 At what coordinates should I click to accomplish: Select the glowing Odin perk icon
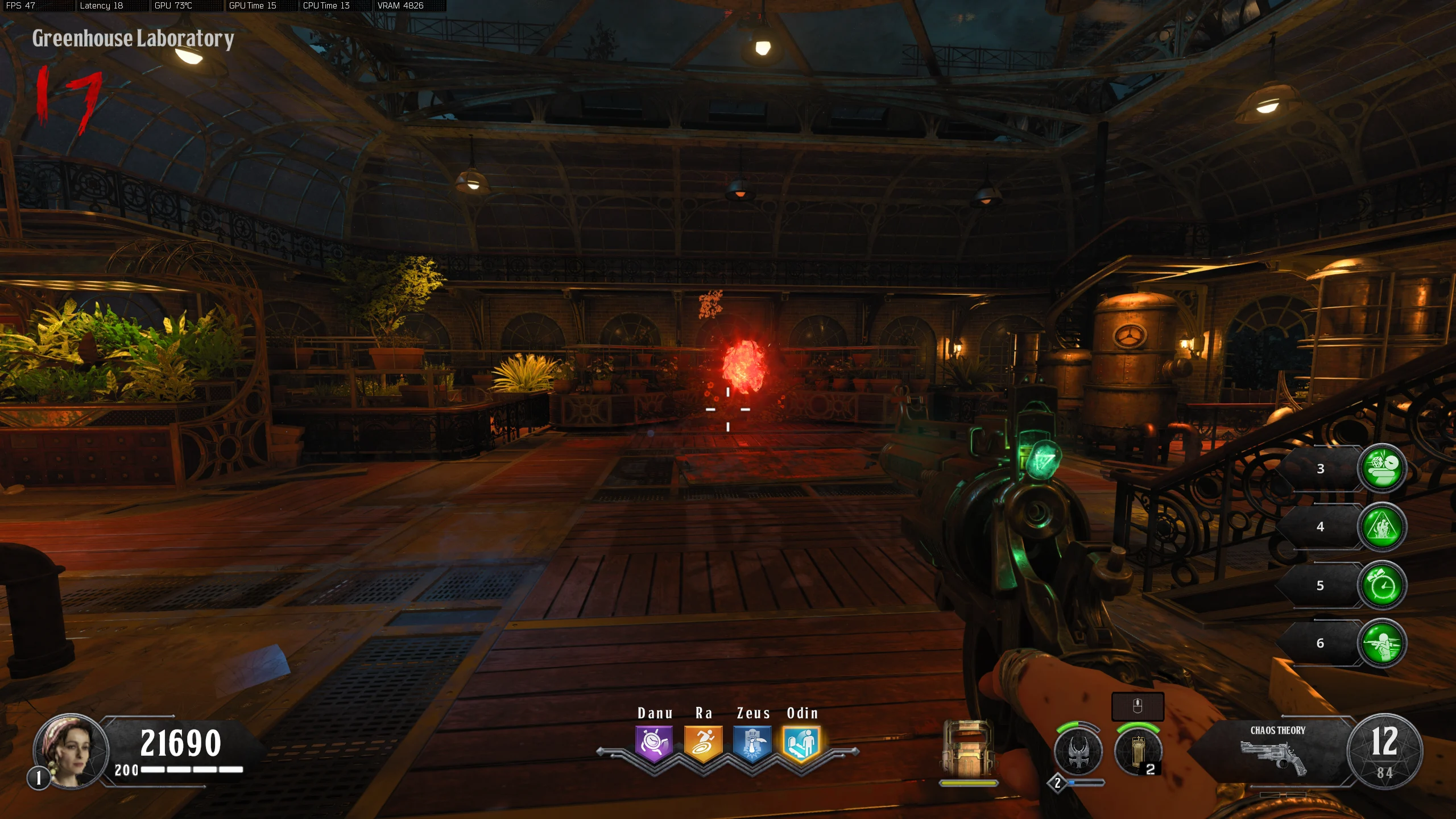(x=801, y=743)
